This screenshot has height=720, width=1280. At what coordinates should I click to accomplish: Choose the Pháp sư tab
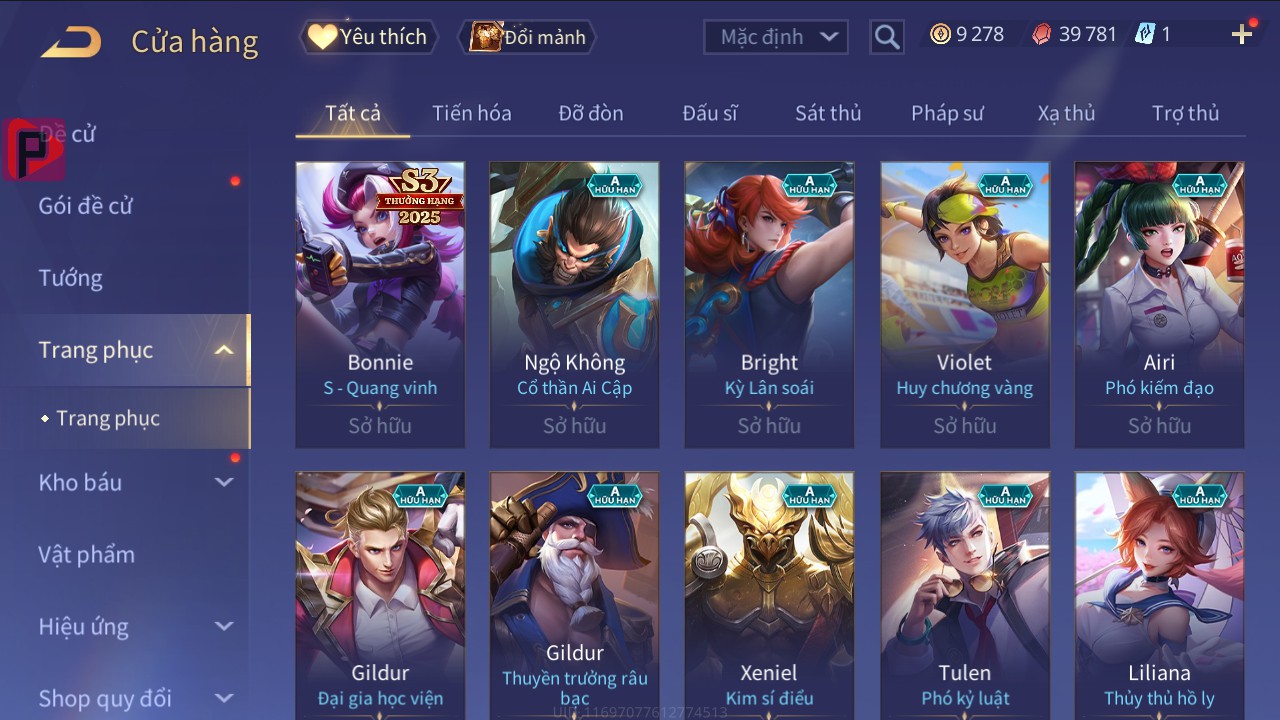click(947, 113)
